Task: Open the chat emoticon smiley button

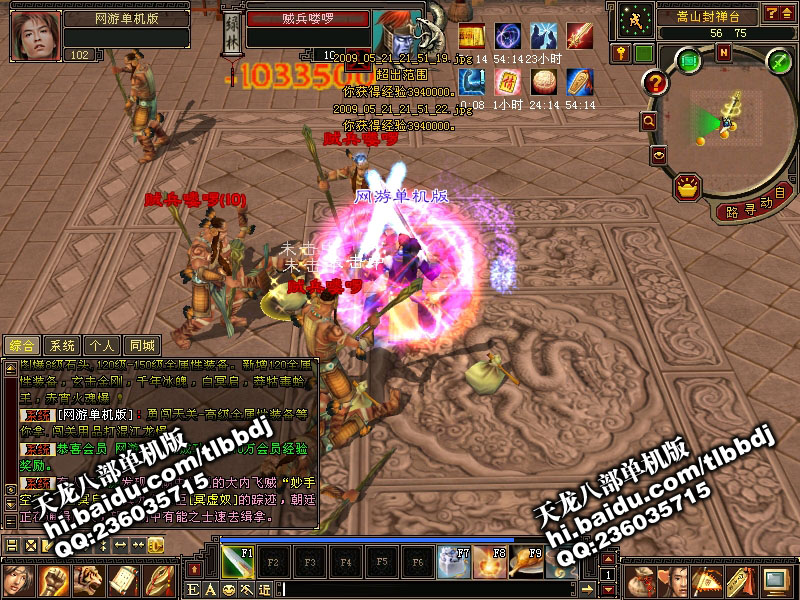Action: 228,590
